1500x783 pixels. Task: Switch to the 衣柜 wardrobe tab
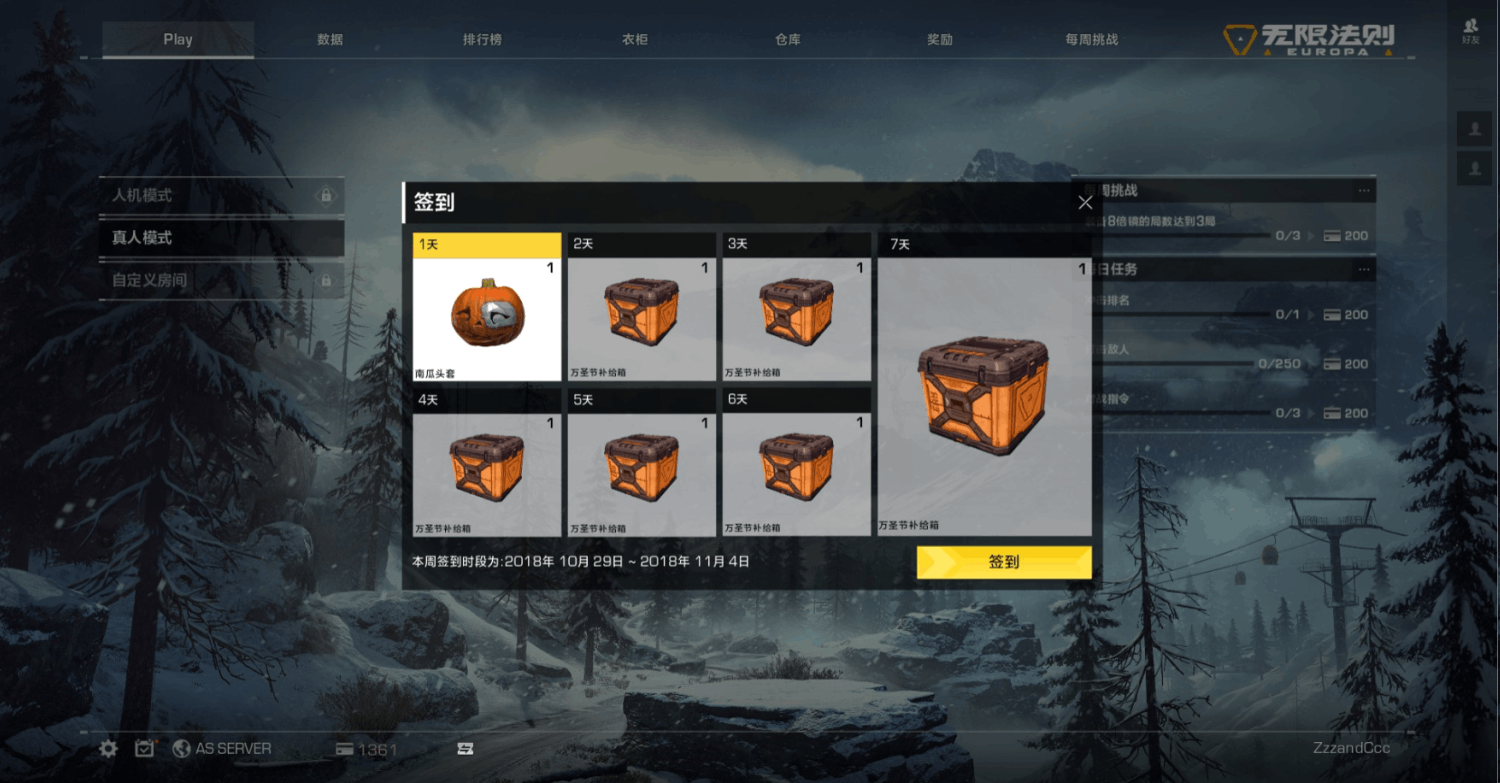(x=635, y=40)
